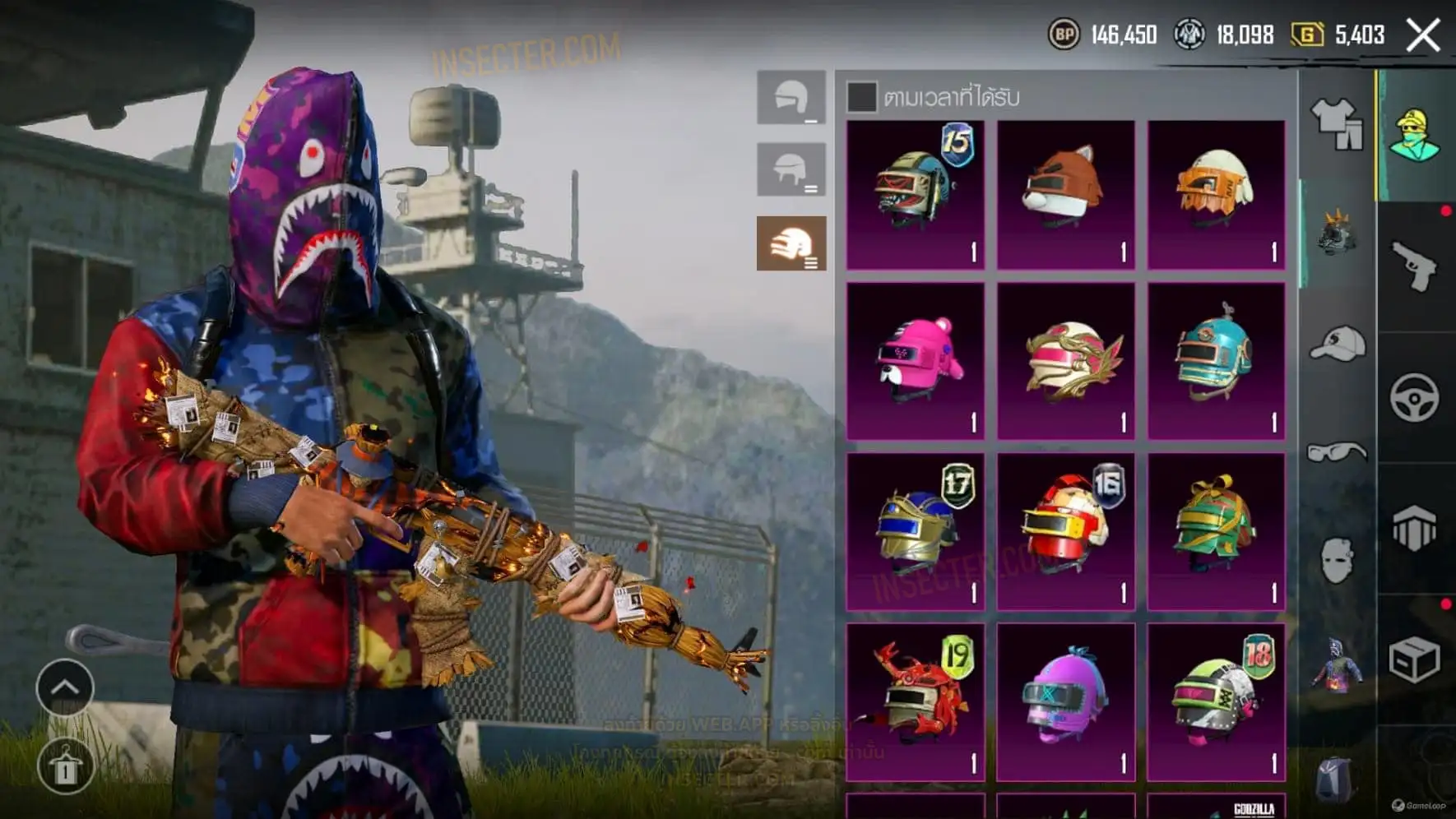
Task: Open the pistol weapon skins tab
Action: pyautogui.click(x=1415, y=266)
